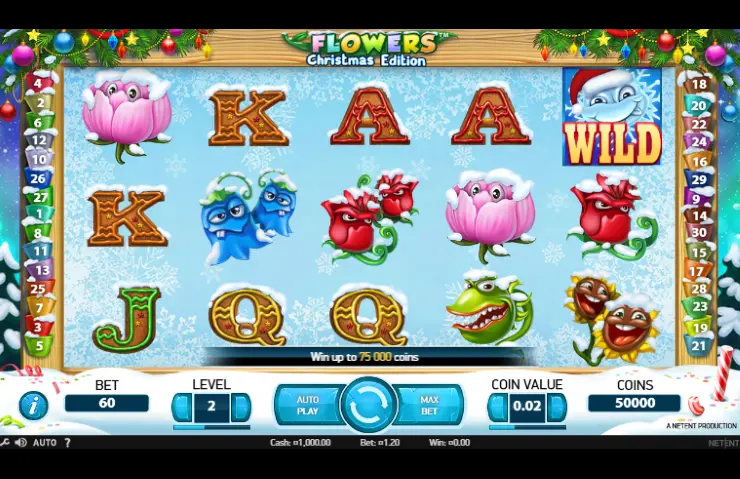
Task: Decrease the bet Level
Action: (182, 407)
